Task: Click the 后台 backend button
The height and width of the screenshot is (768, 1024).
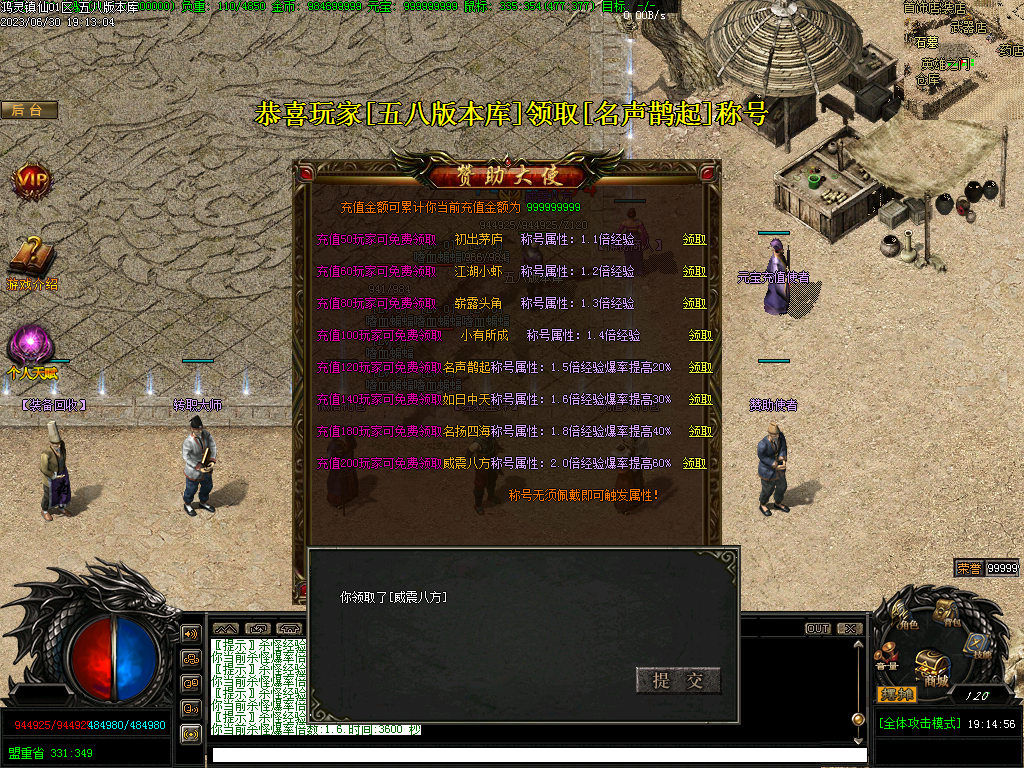Action: 28,110
